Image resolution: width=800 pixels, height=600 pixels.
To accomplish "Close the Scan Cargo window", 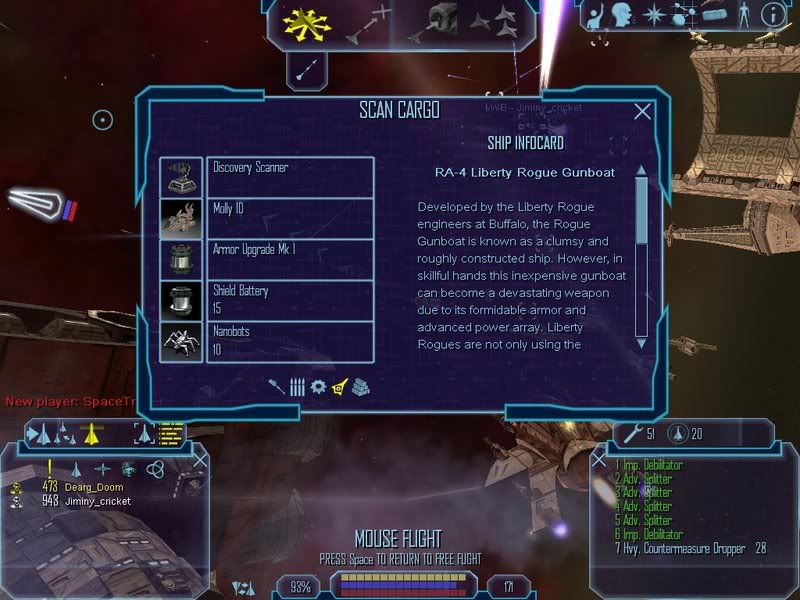I will tap(643, 112).
